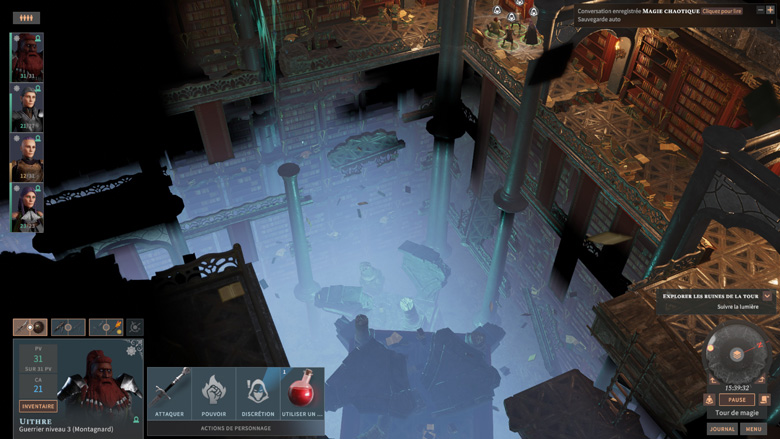The width and height of the screenshot is (780, 439).
Task: Click the compass minimap
Action: 737,353
